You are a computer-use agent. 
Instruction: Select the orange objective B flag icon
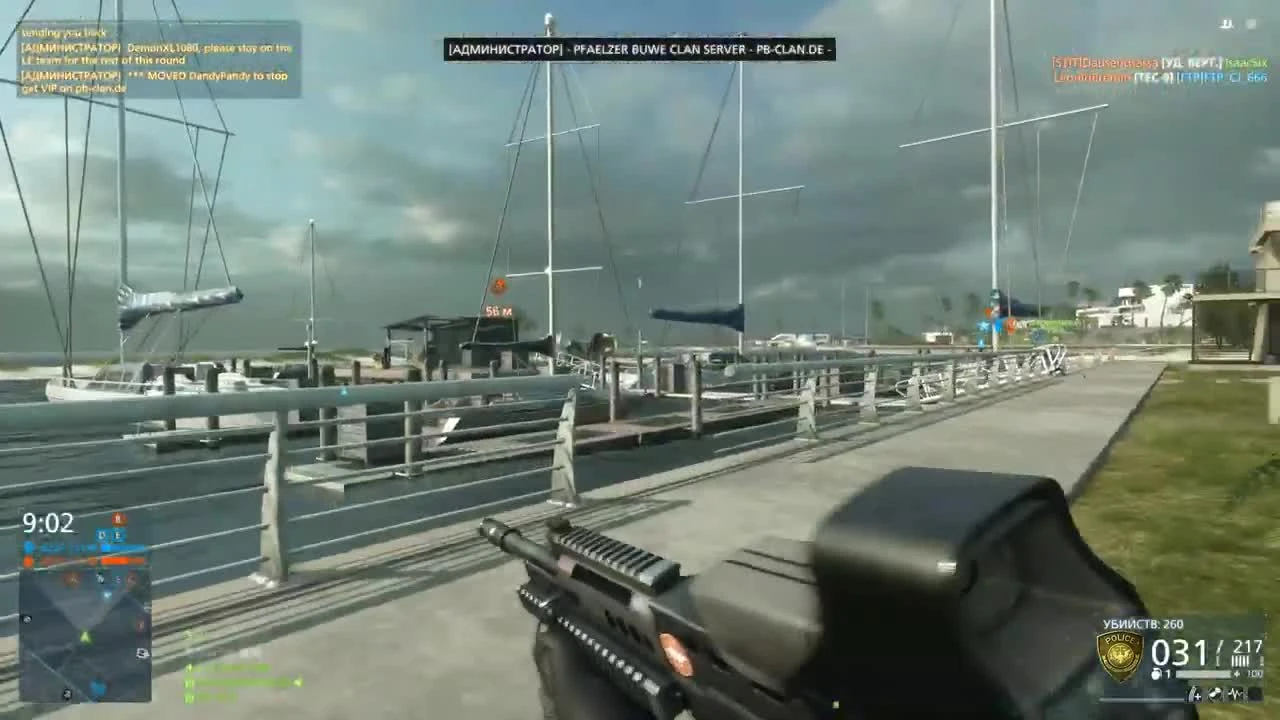pyautogui.click(x=118, y=518)
